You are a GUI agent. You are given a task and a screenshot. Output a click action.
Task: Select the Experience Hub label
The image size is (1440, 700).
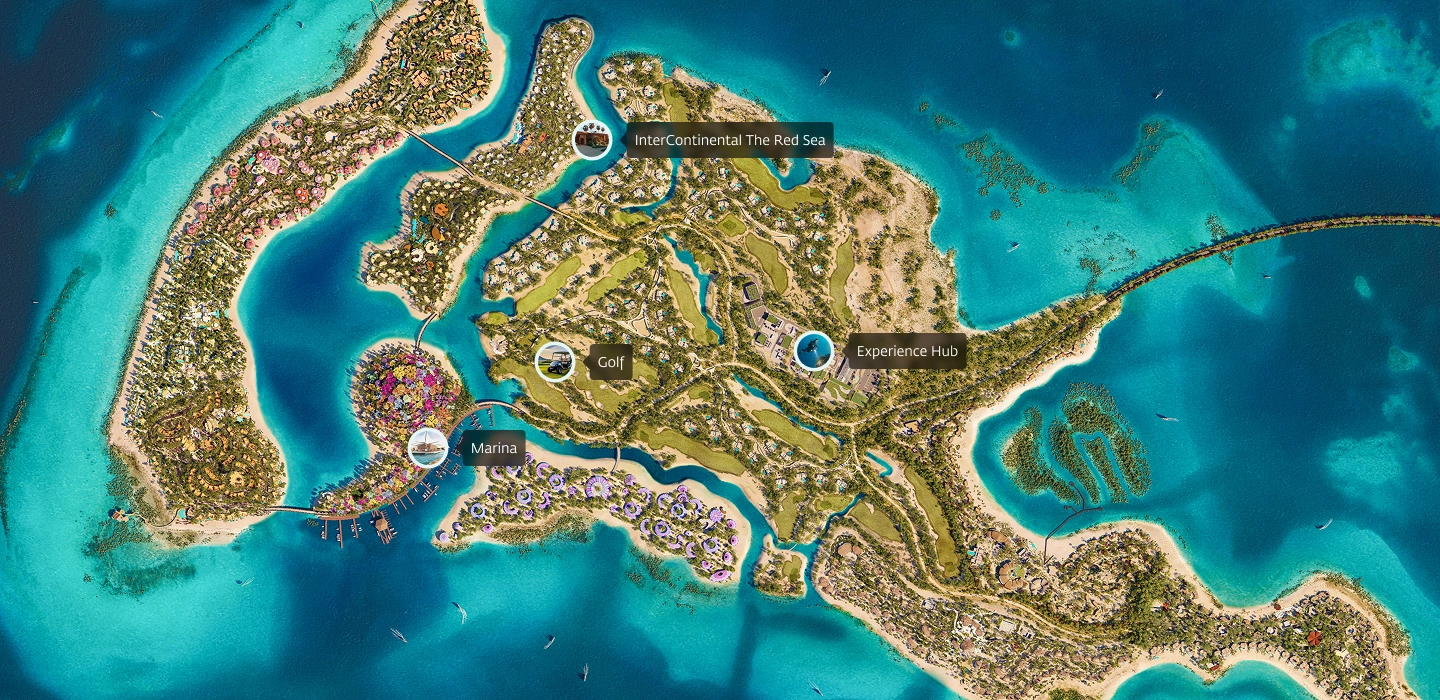pos(906,352)
